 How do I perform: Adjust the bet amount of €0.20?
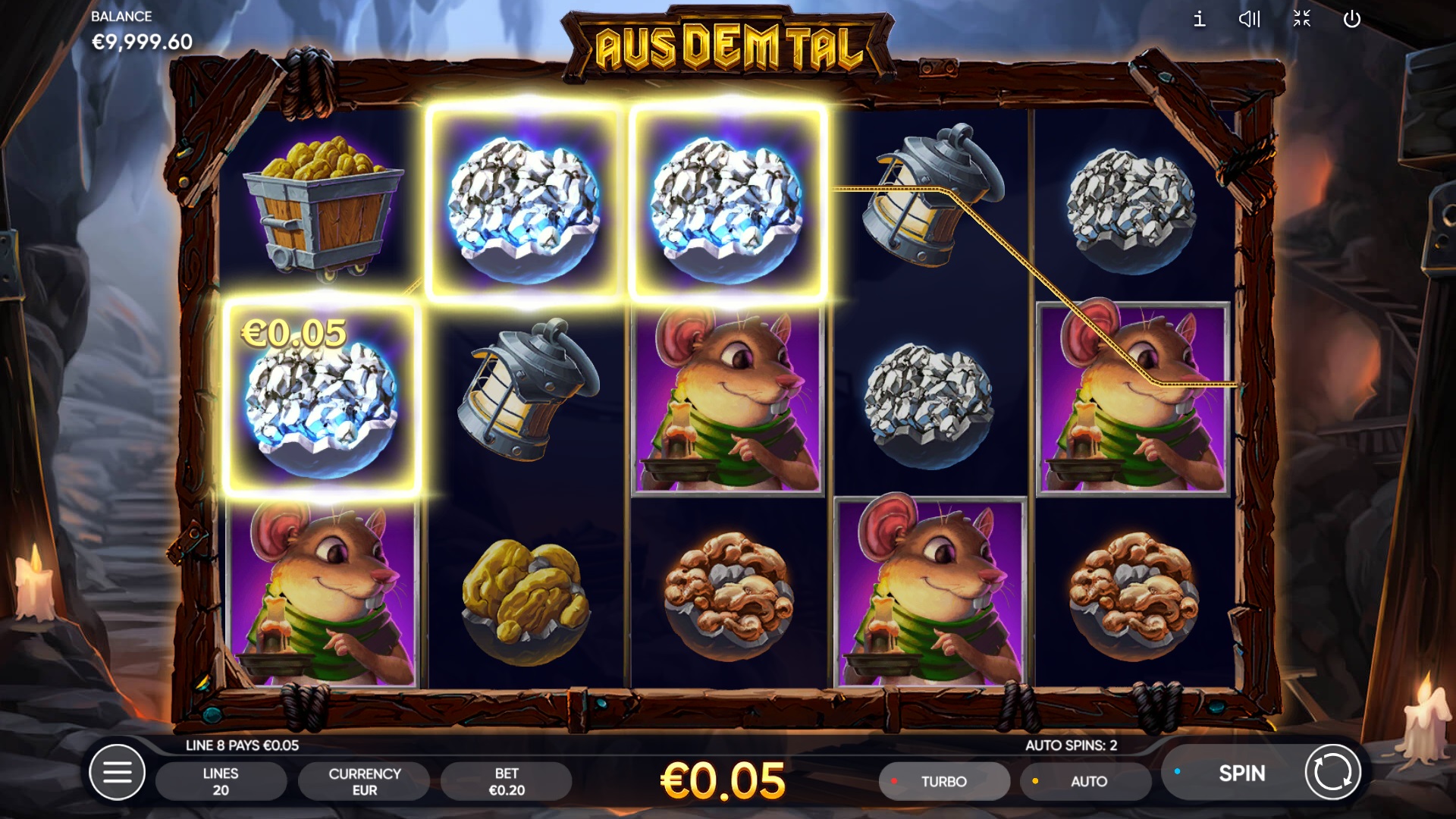coord(507,781)
